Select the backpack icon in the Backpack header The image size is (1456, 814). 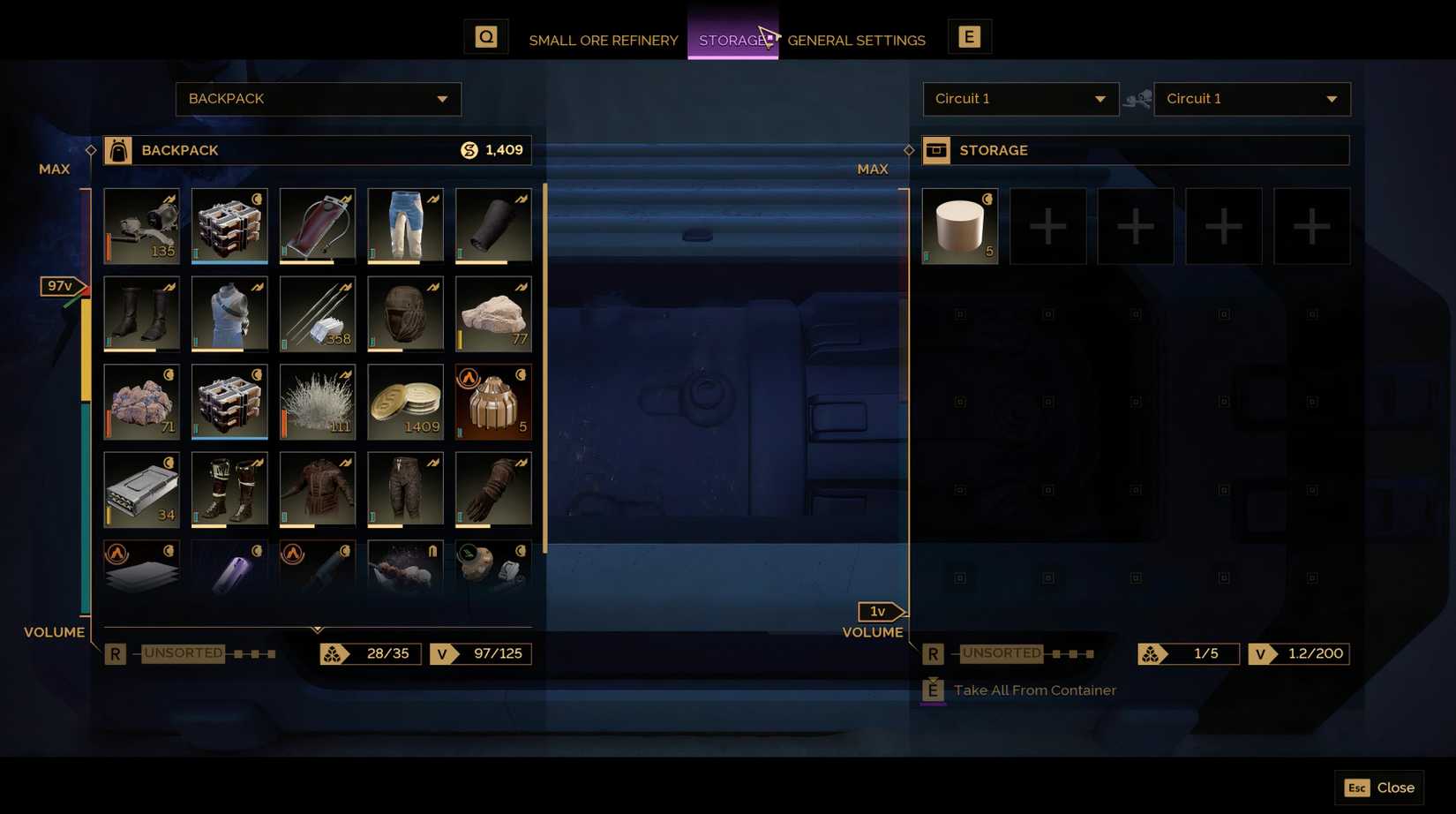(x=118, y=150)
